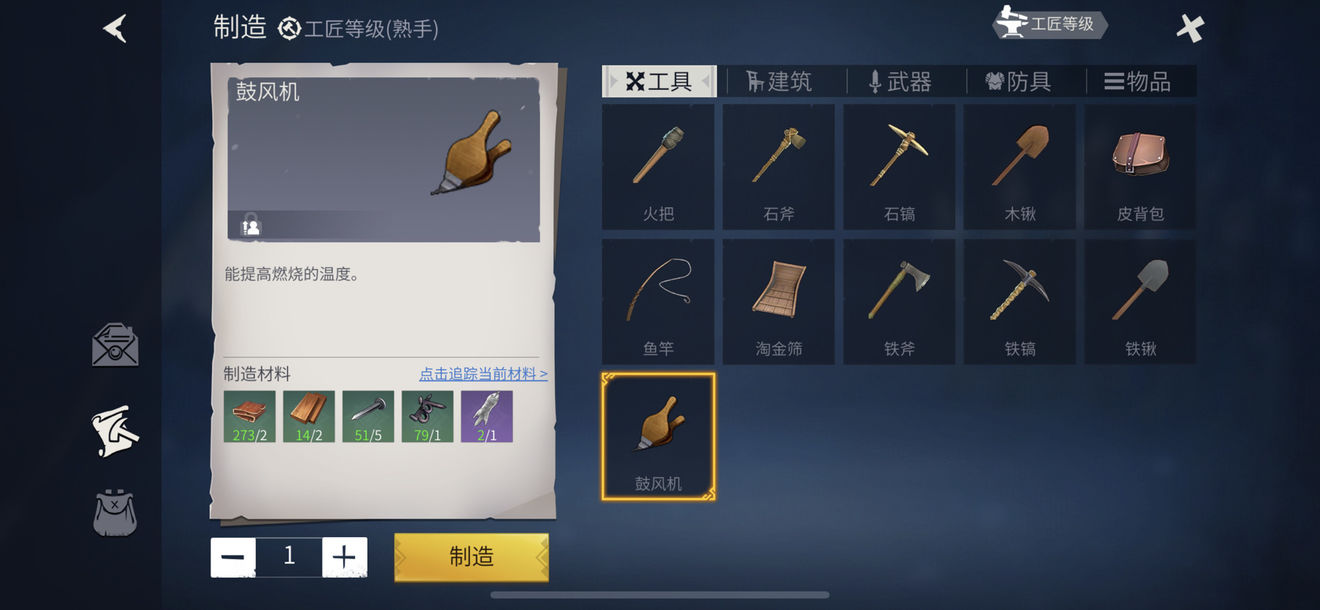
Task: Select the 铁锹 iron shovel recipe
Action: 1140,301
